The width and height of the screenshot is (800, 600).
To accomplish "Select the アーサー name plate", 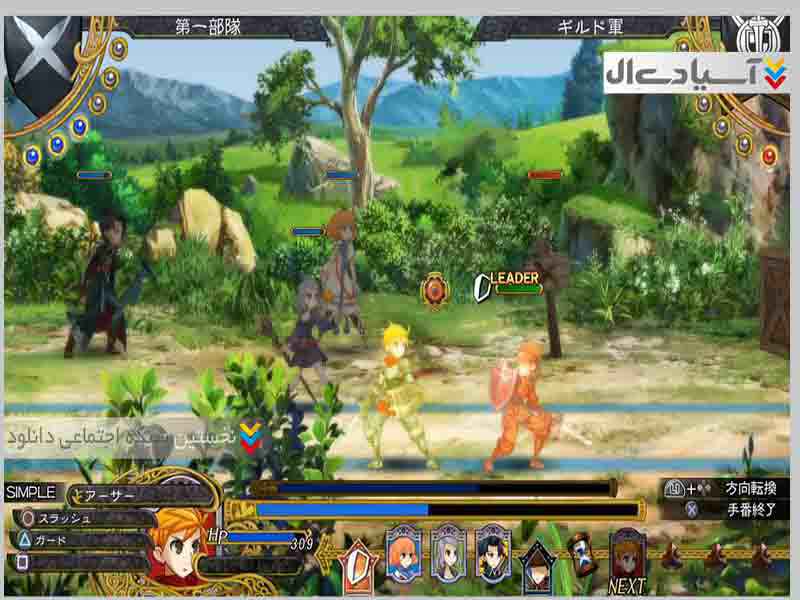I will pyautogui.click(x=140, y=494).
